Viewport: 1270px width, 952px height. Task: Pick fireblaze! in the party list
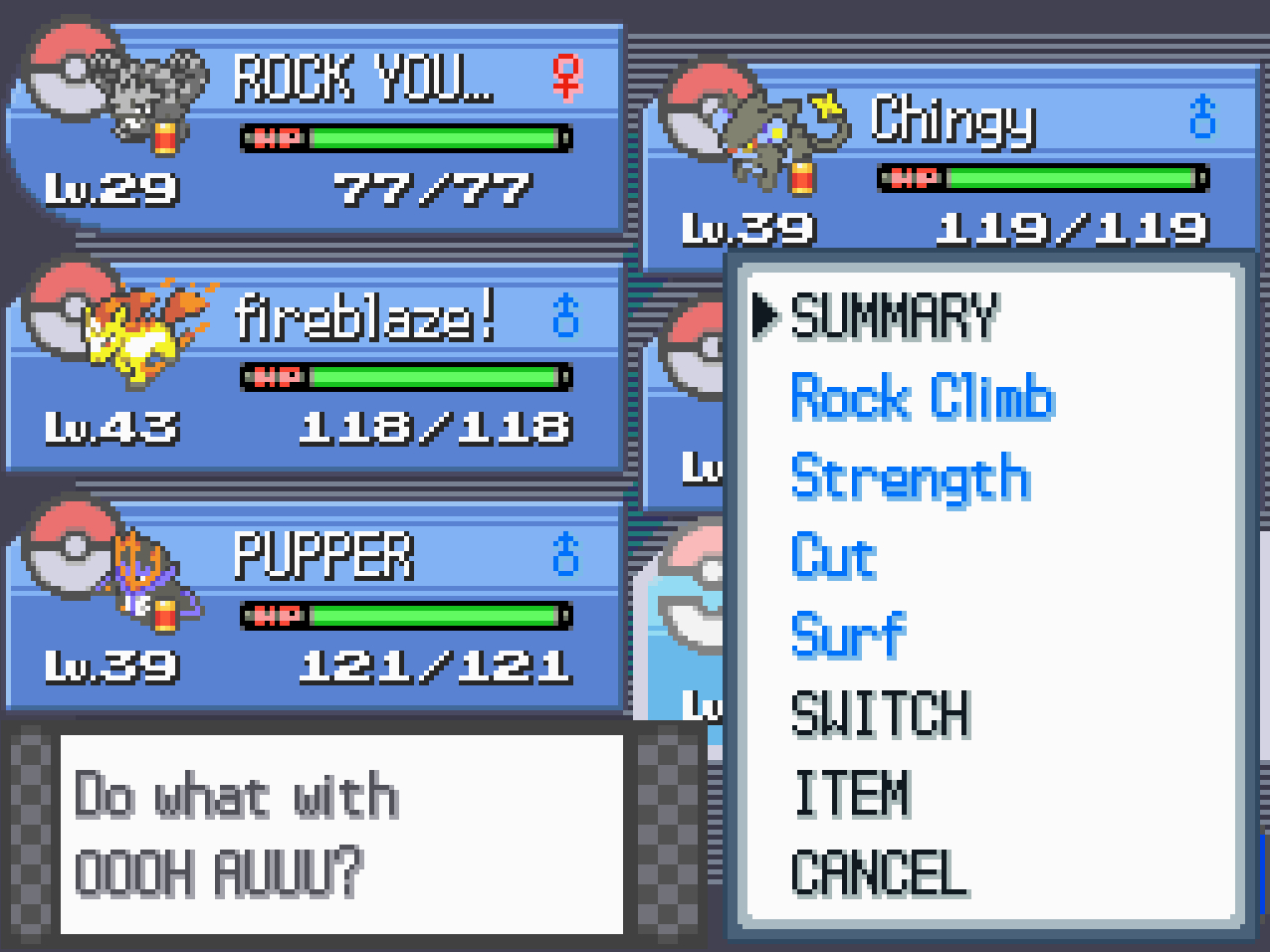(314, 368)
